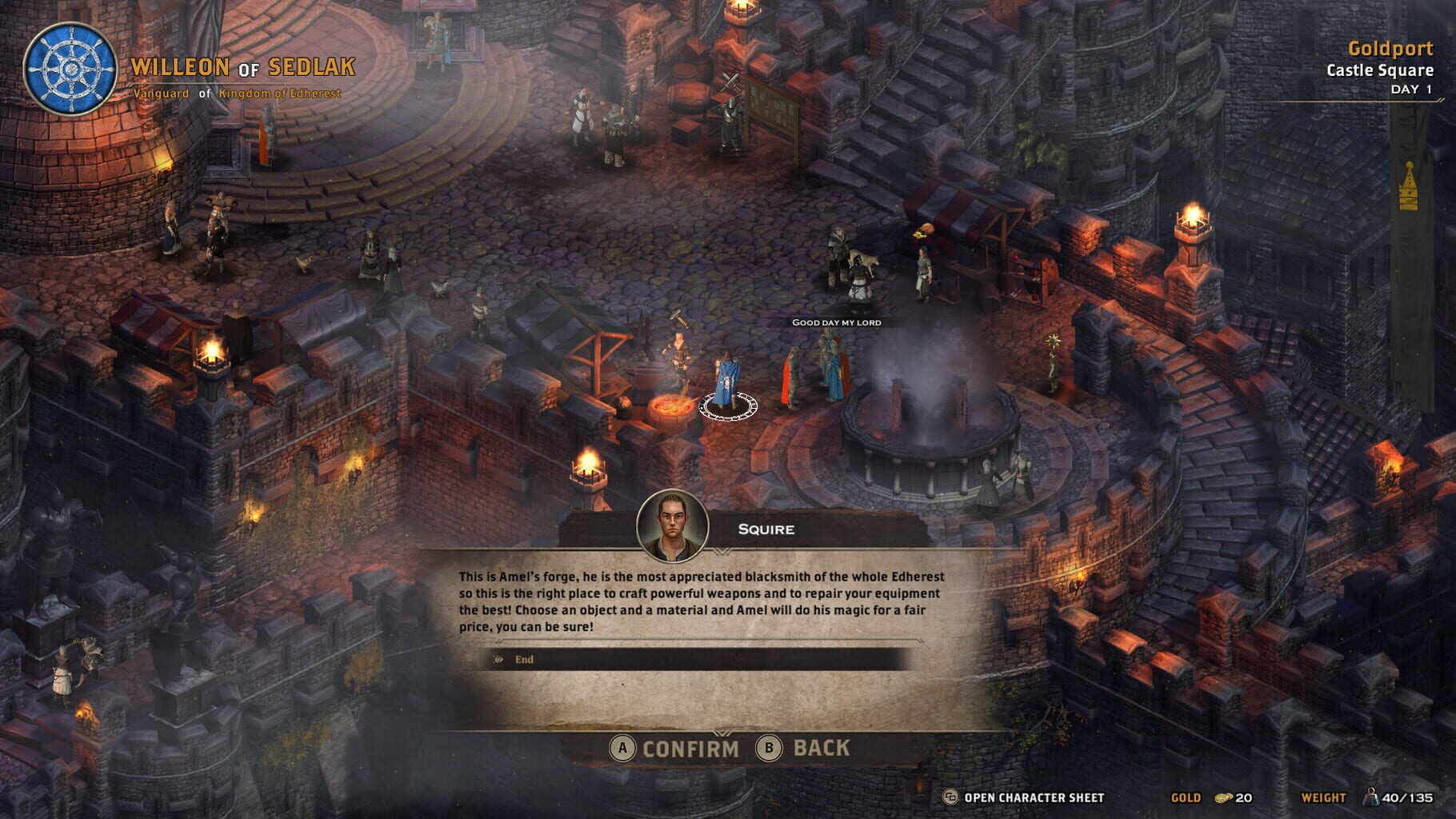The height and width of the screenshot is (819, 1456).
Task: Click the weight icon next to 40/135
Action: [x=1372, y=797]
